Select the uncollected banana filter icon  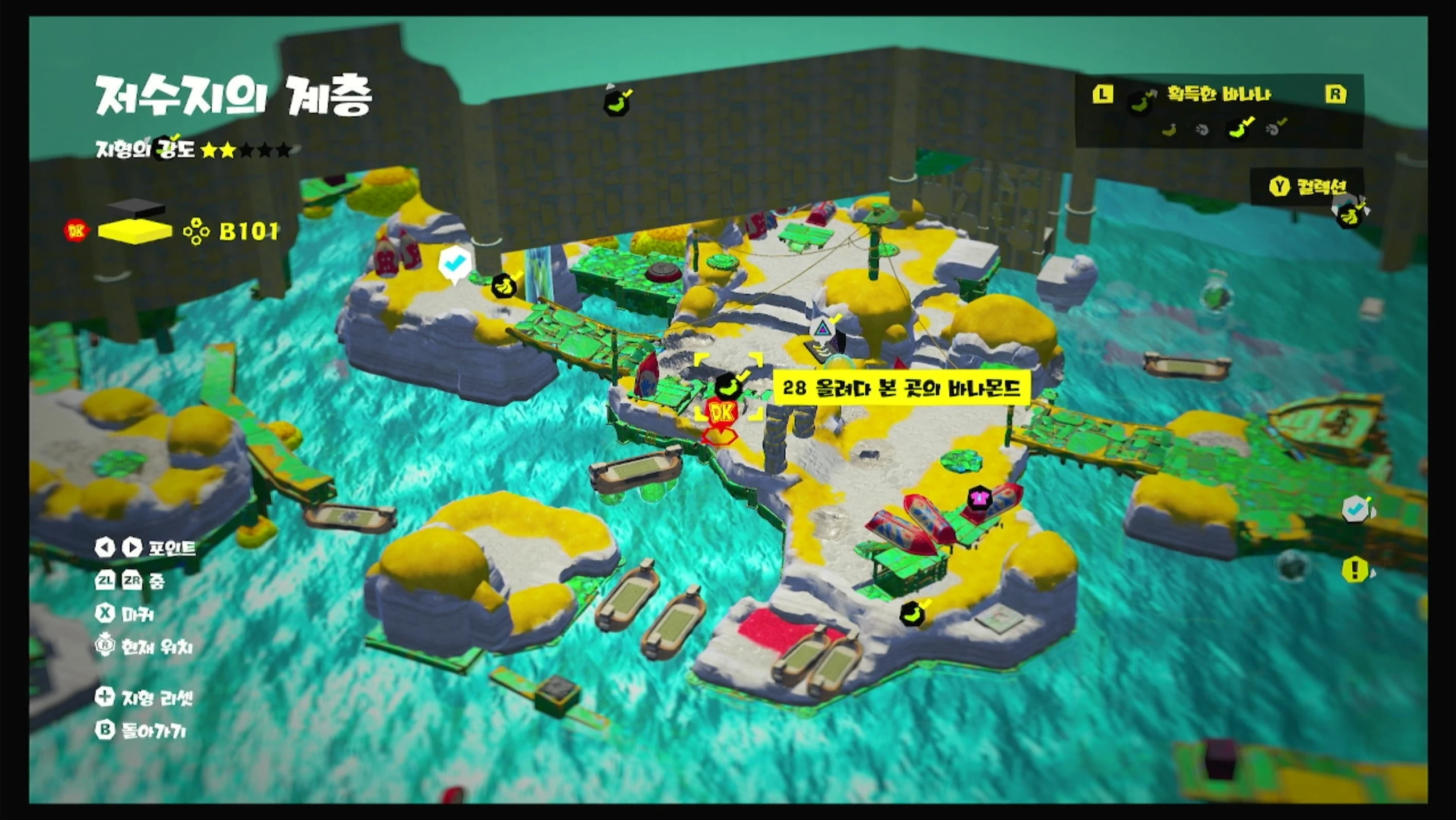tap(1170, 130)
